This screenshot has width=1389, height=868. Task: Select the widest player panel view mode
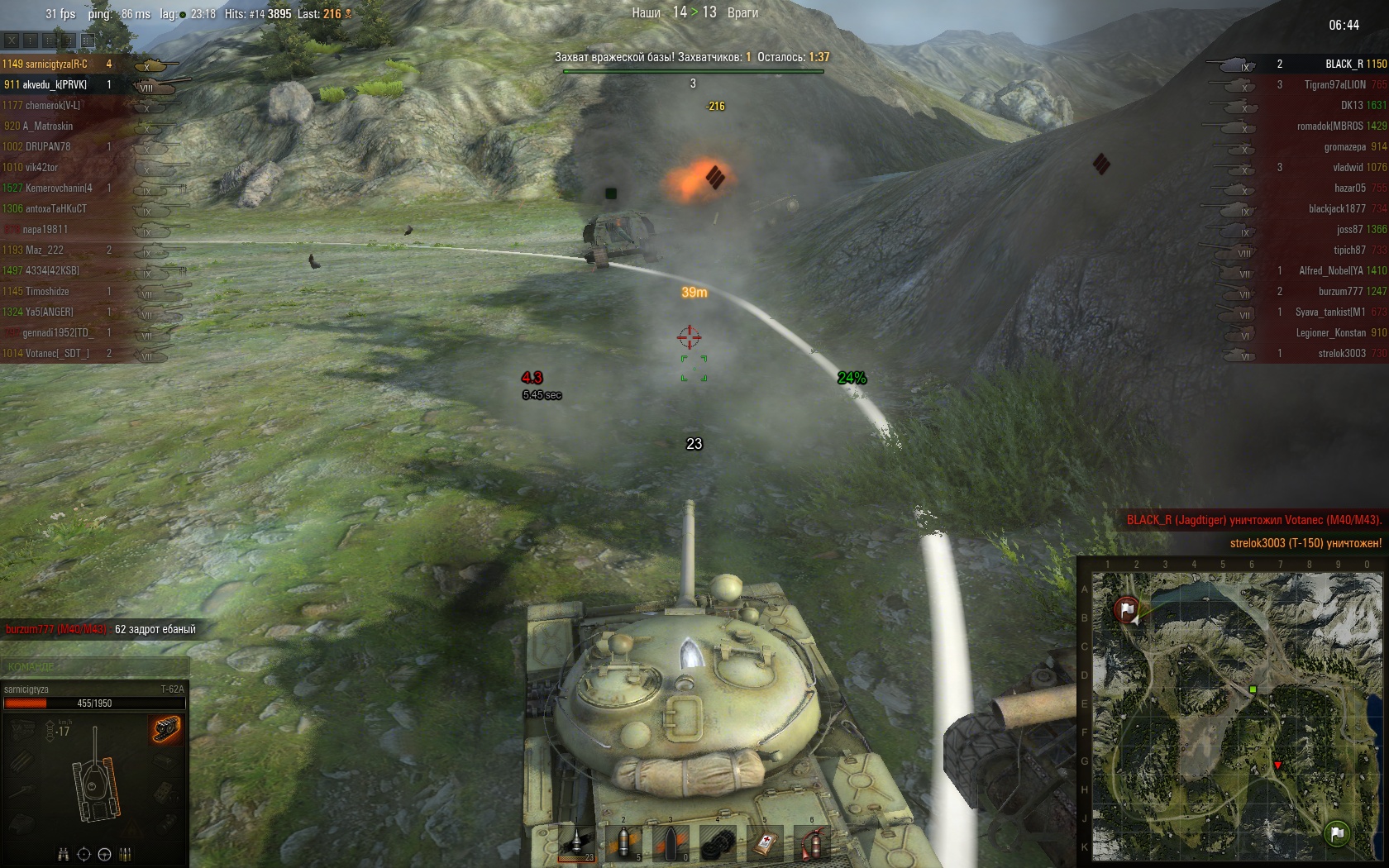tap(88, 40)
